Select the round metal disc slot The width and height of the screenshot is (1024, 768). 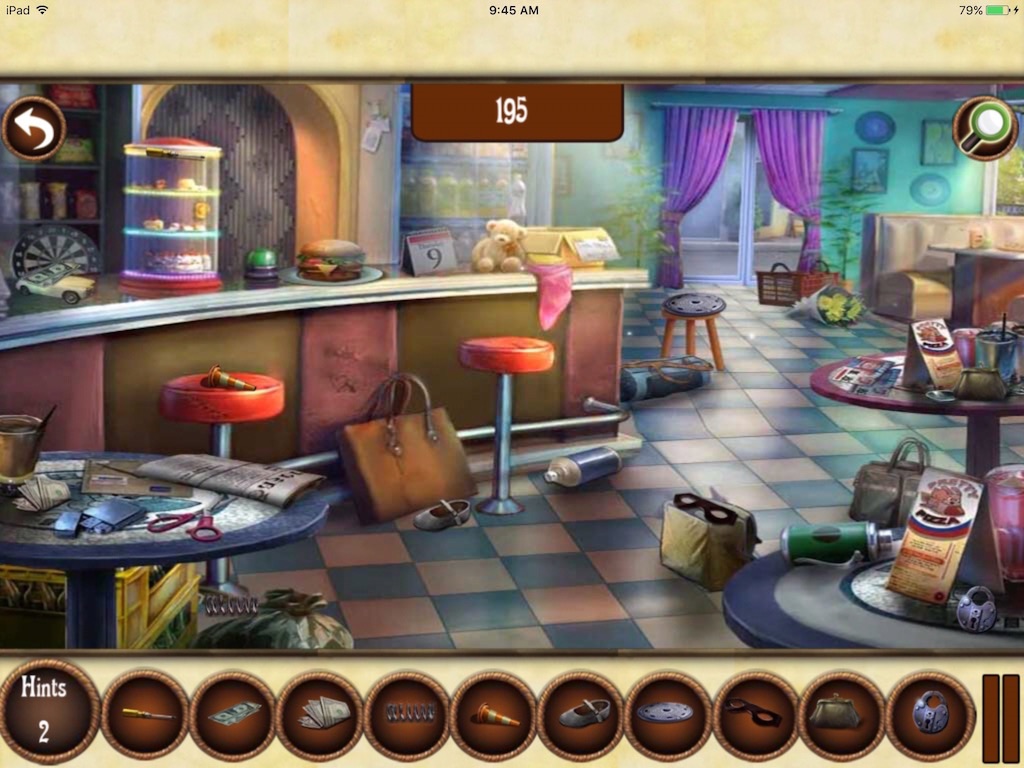pos(668,714)
